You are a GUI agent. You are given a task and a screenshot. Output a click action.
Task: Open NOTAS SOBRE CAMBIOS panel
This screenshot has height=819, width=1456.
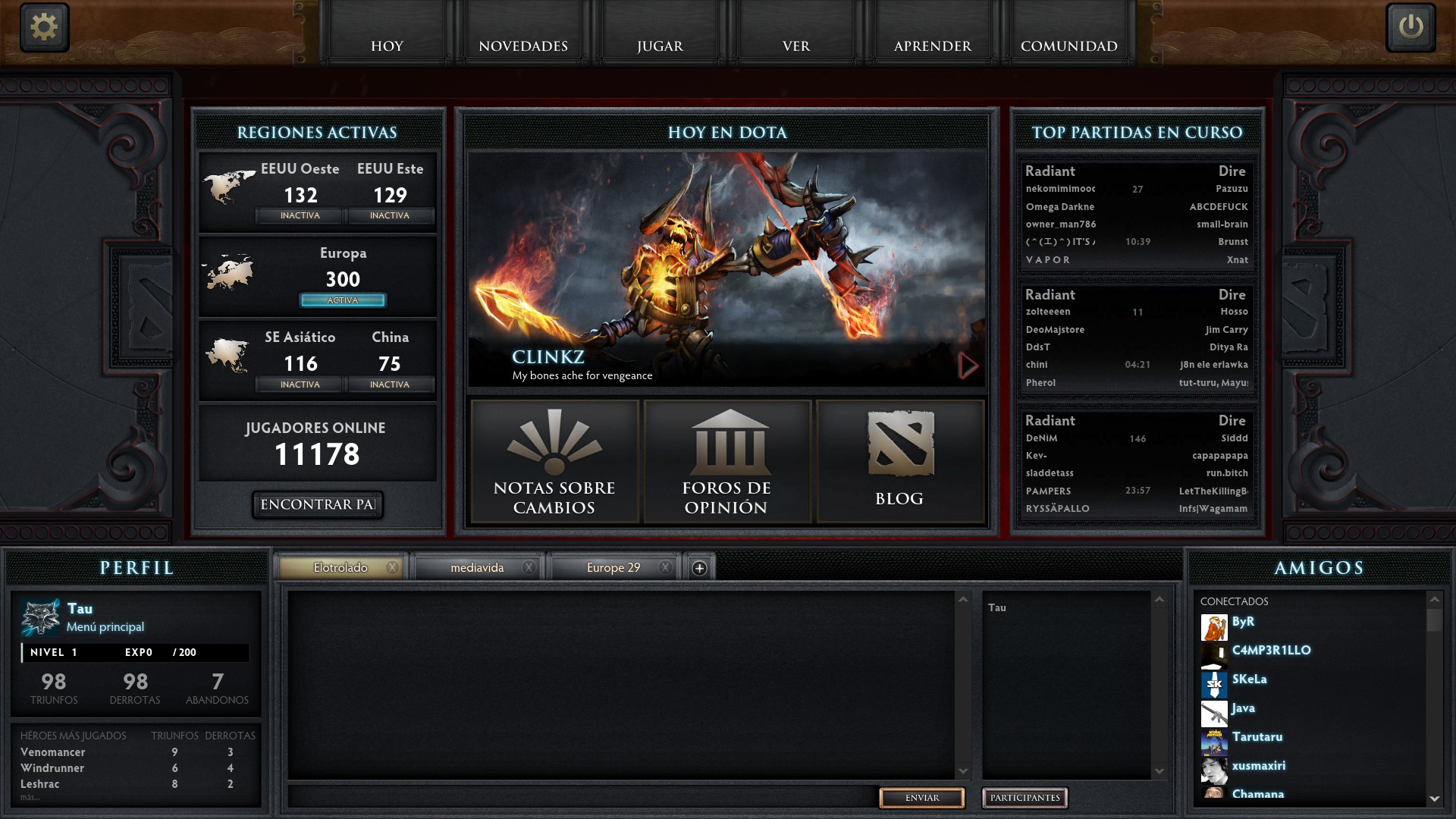pos(554,462)
